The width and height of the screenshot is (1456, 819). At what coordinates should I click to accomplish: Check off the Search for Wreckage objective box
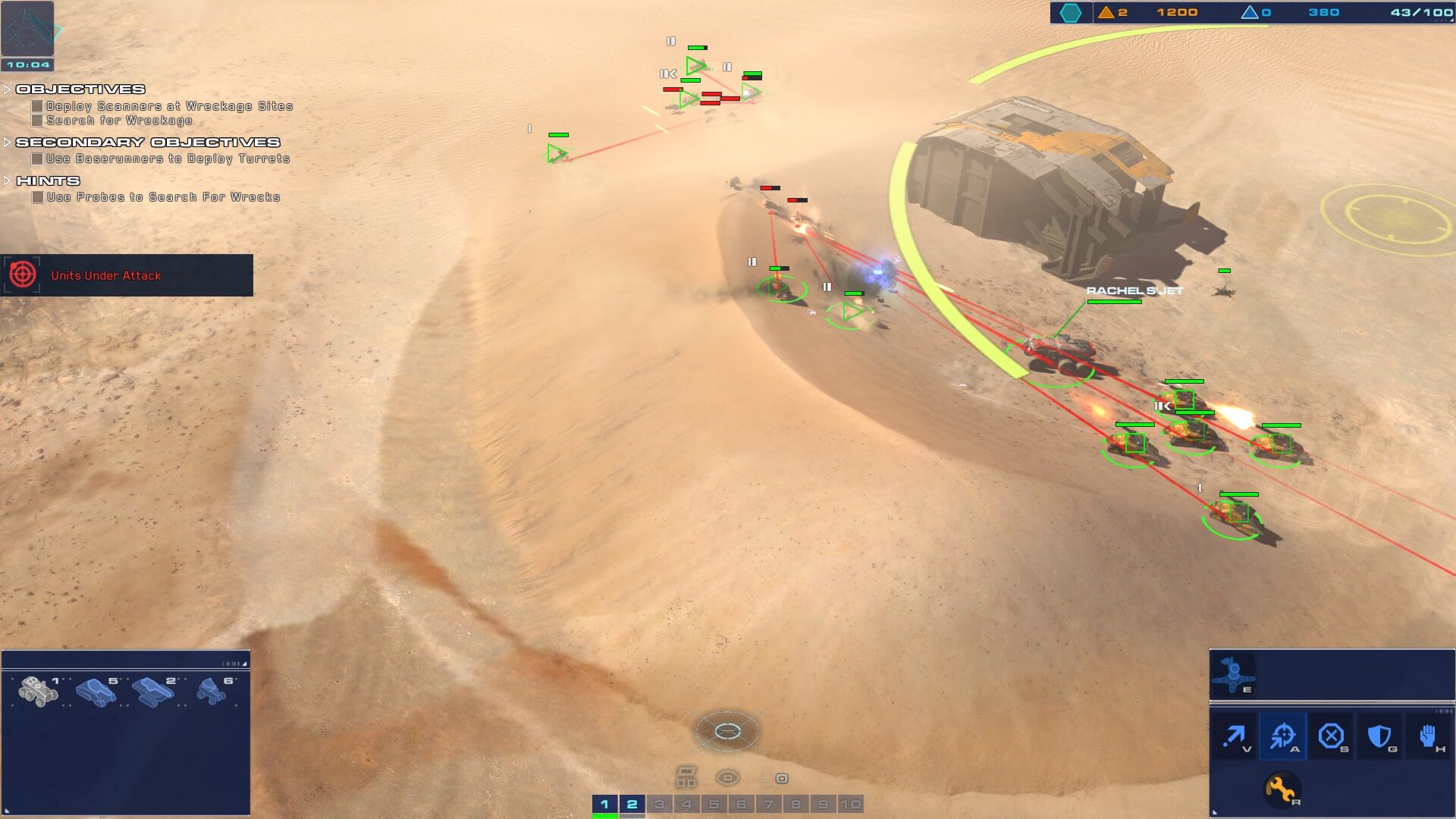[x=36, y=120]
